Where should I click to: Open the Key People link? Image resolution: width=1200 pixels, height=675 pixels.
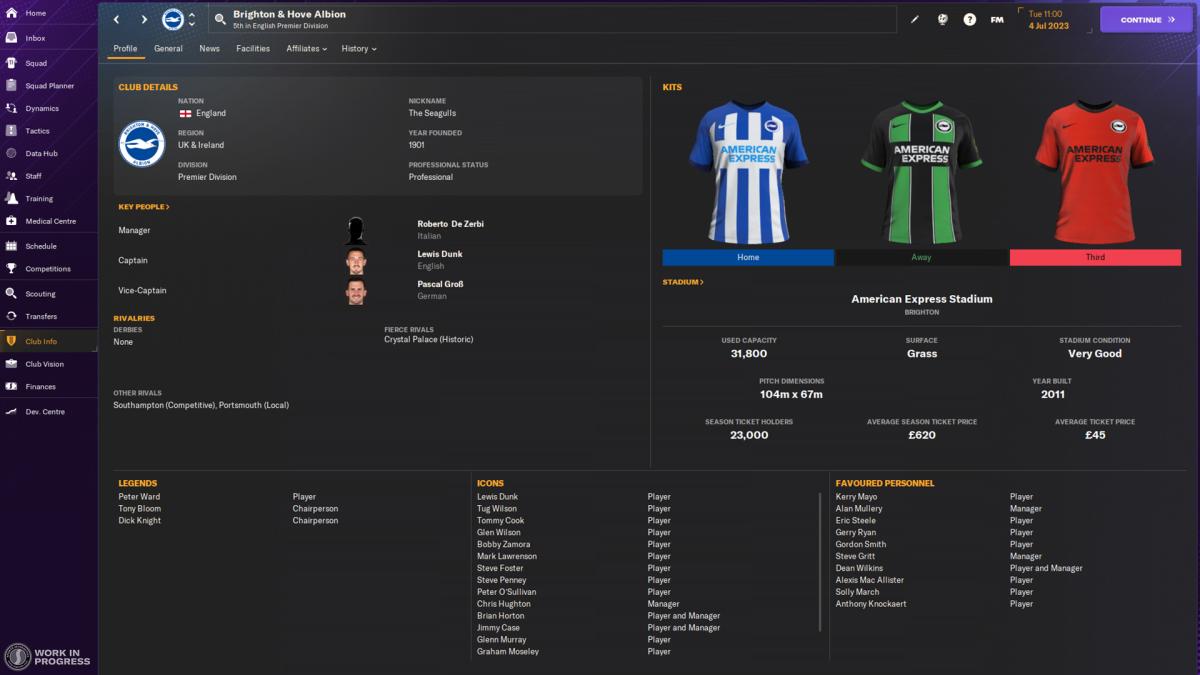pyautogui.click(x=144, y=207)
